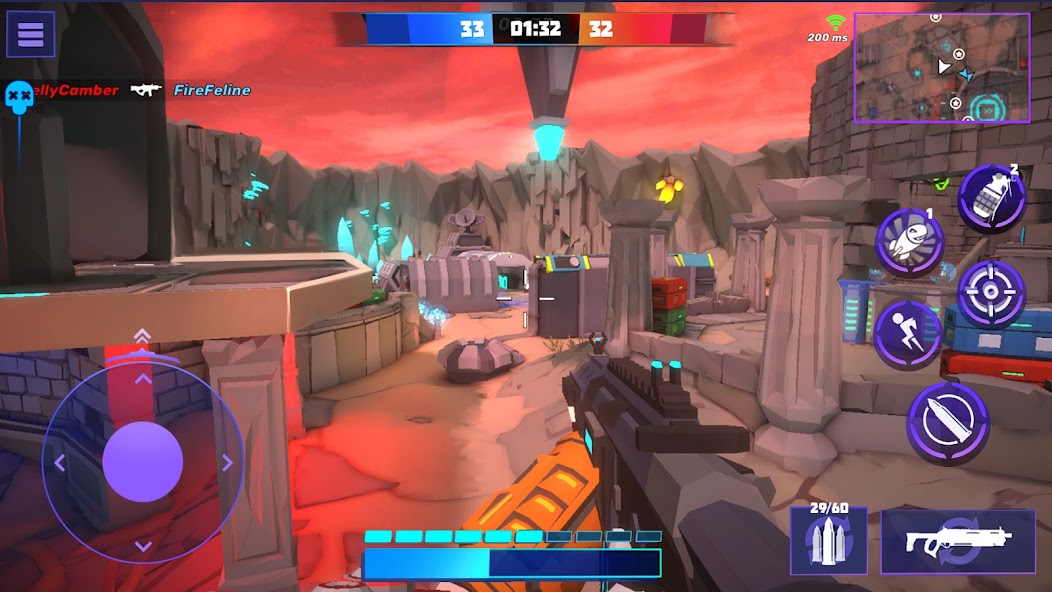Toggle the crosshair aim button
Screen dimensions: 1052x592
pos(991,294)
